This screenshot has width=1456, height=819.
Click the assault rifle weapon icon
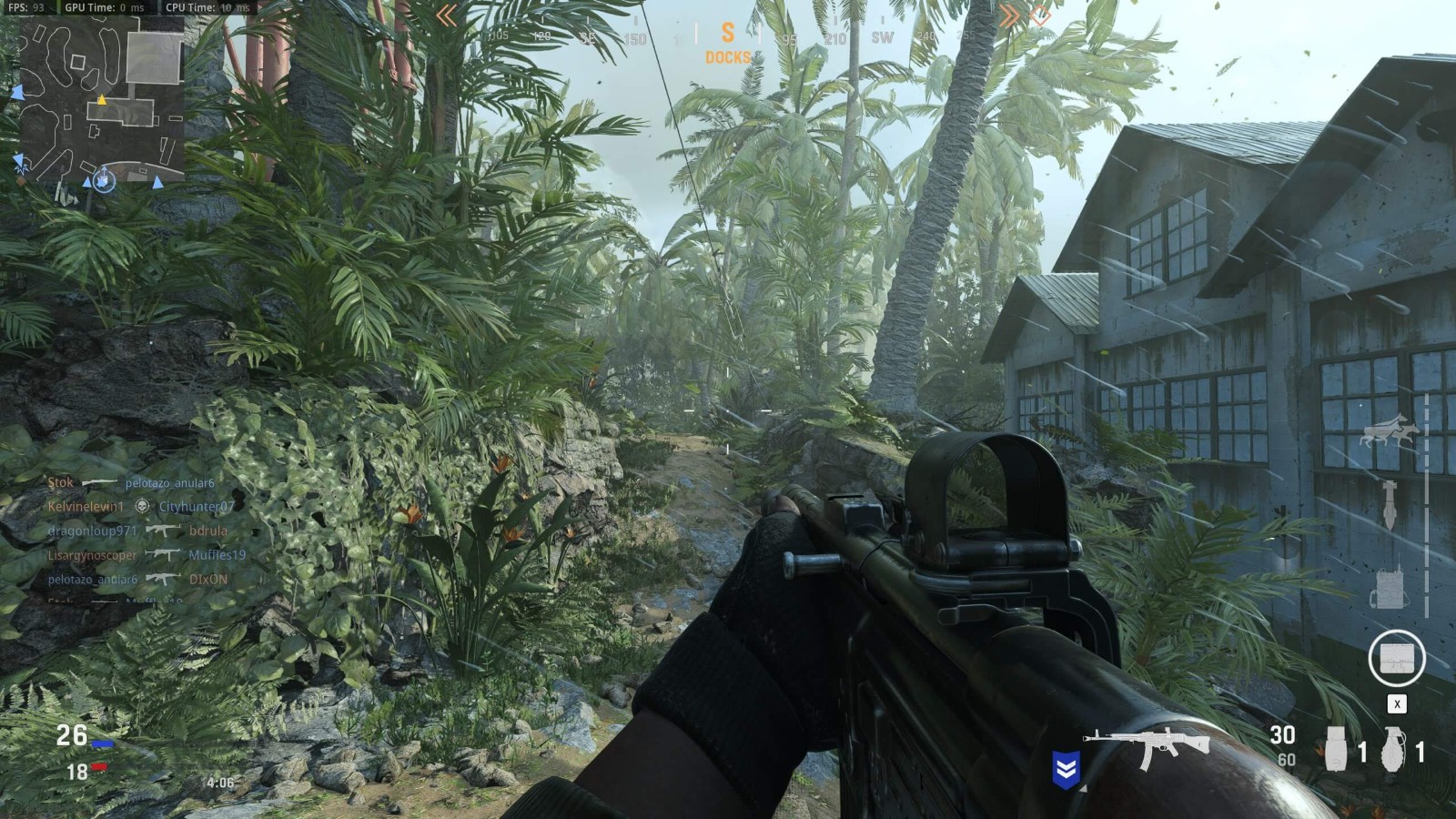(x=1147, y=746)
